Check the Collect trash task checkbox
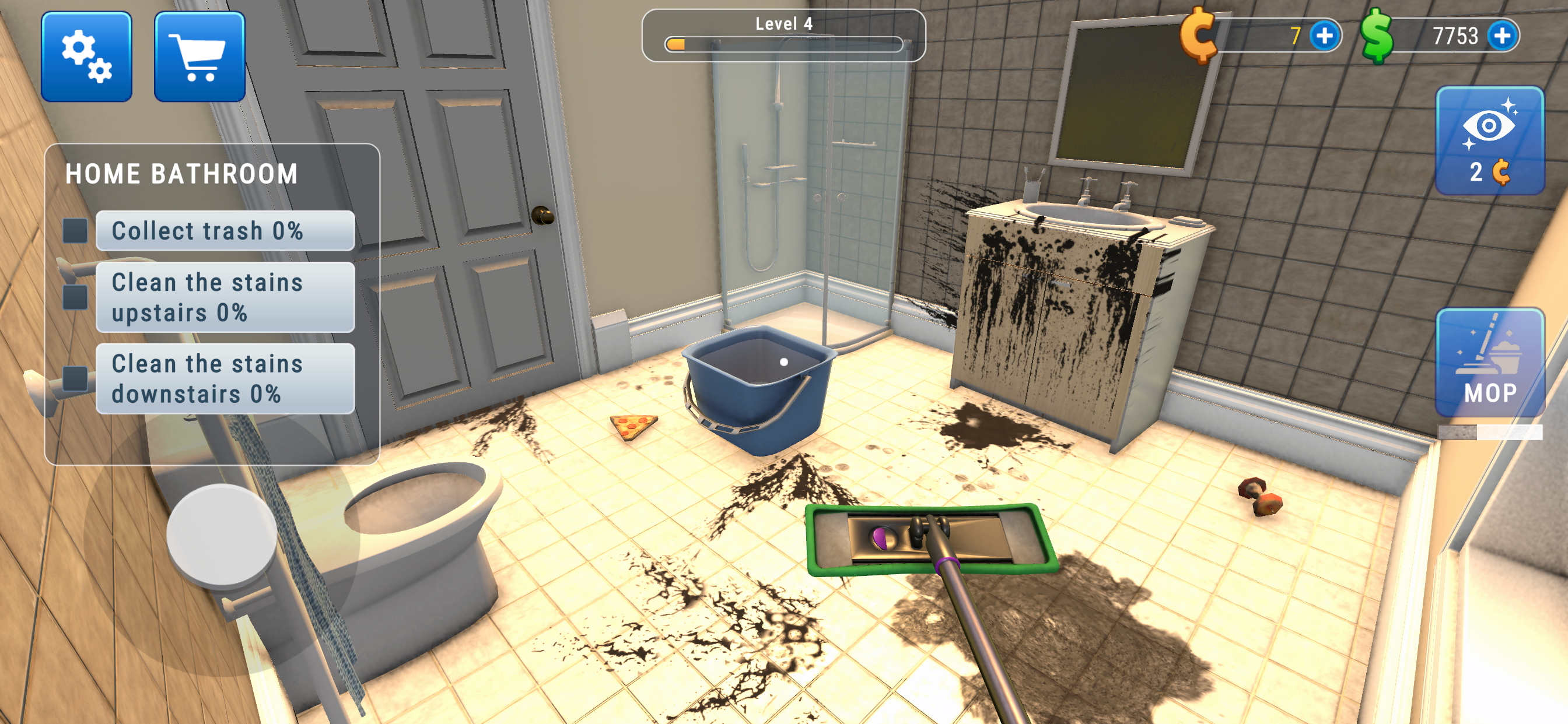This screenshot has height=724, width=1568. [x=75, y=230]
